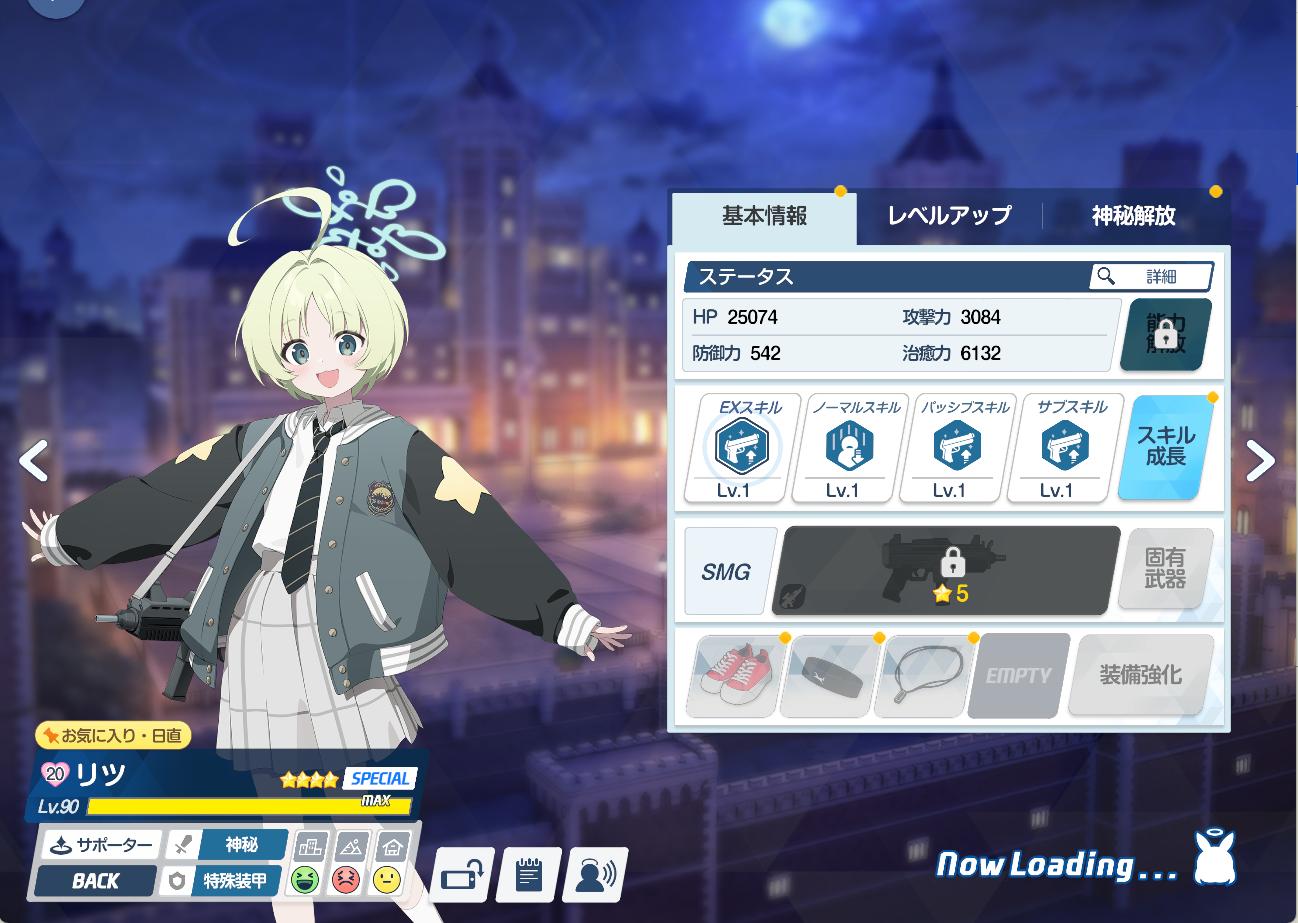Select the black headband equipment slot
This screenshot has height=923, width=1298.
click(828, 675)
